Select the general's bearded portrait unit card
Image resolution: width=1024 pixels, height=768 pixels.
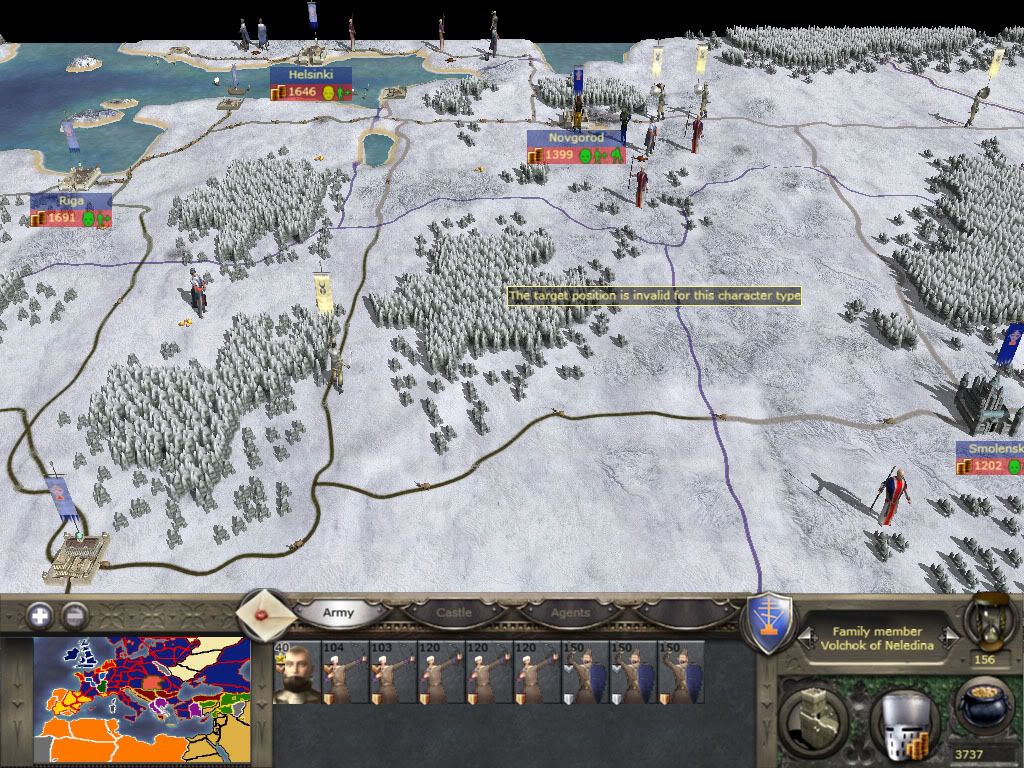[296, 672]
